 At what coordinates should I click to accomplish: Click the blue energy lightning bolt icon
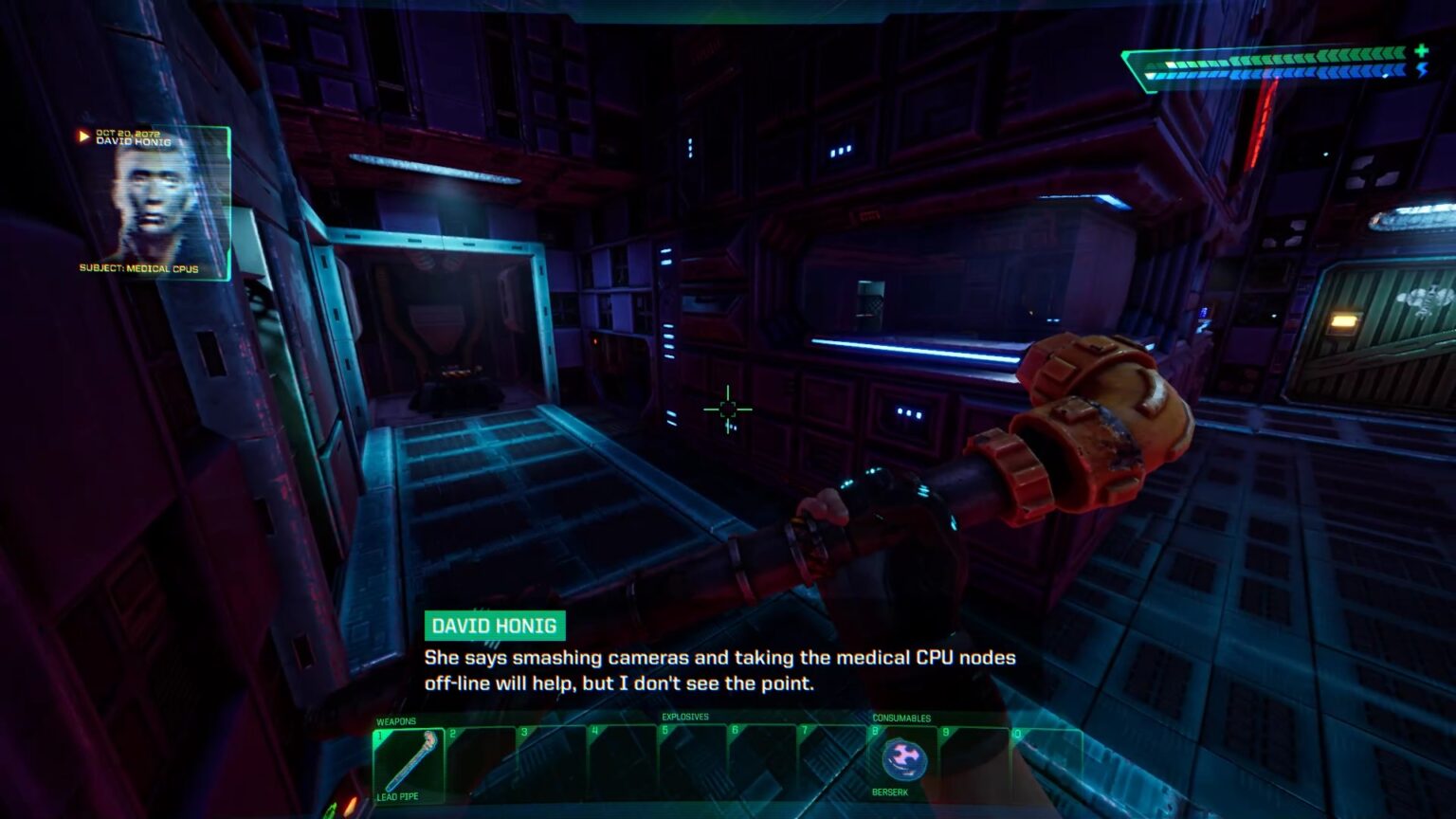click(1421, 69)
